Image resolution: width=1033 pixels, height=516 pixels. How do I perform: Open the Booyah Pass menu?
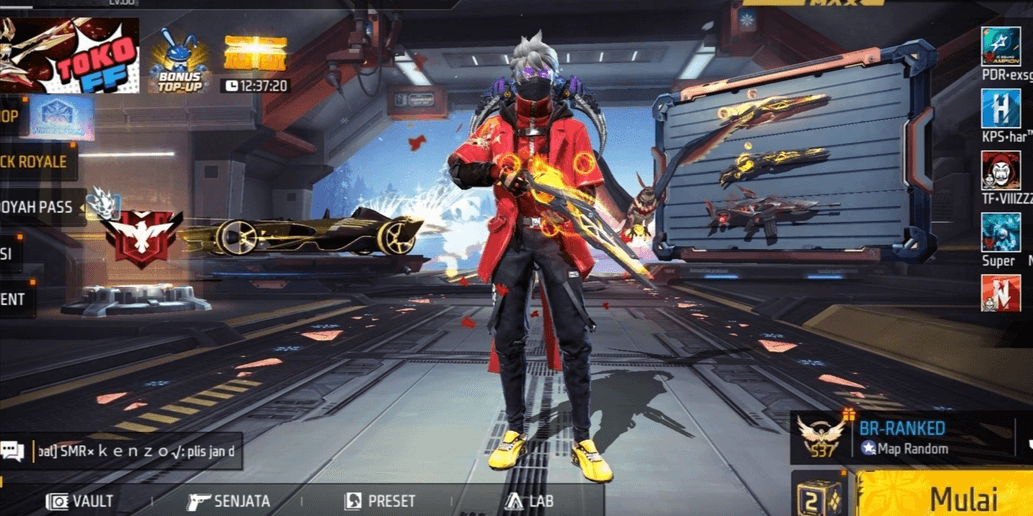point(38,207)
